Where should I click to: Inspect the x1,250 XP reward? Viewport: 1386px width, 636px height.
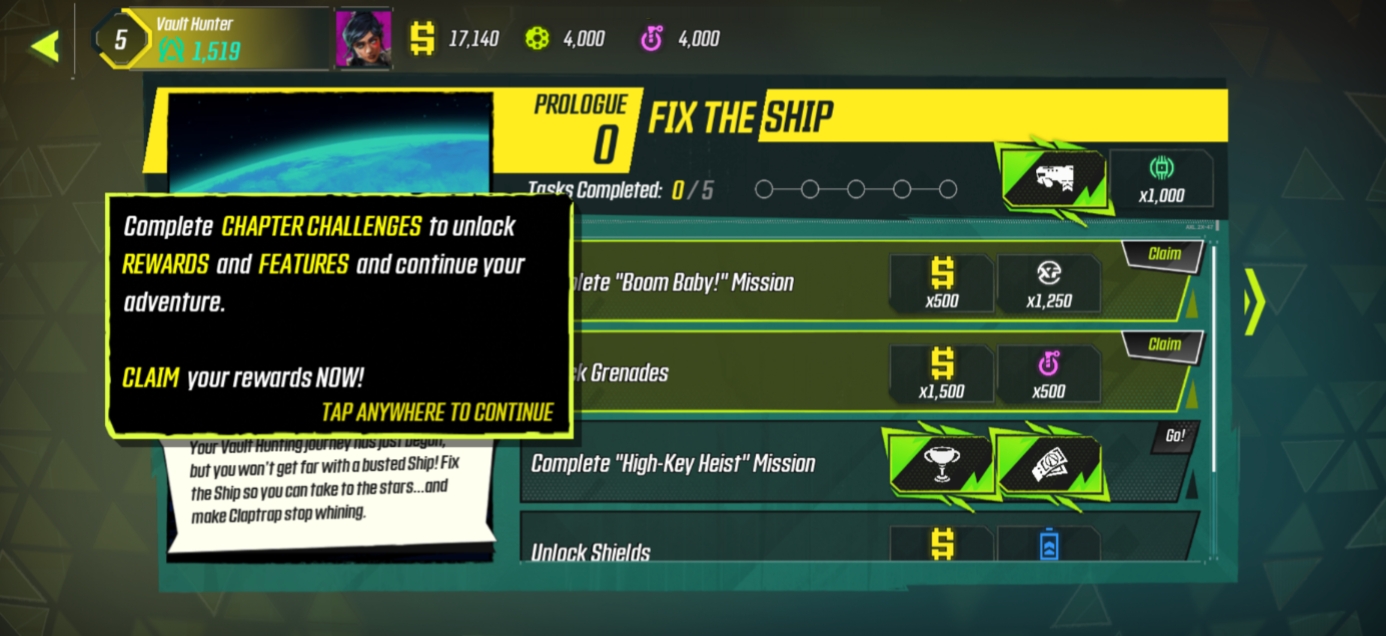coord(1048,283)
